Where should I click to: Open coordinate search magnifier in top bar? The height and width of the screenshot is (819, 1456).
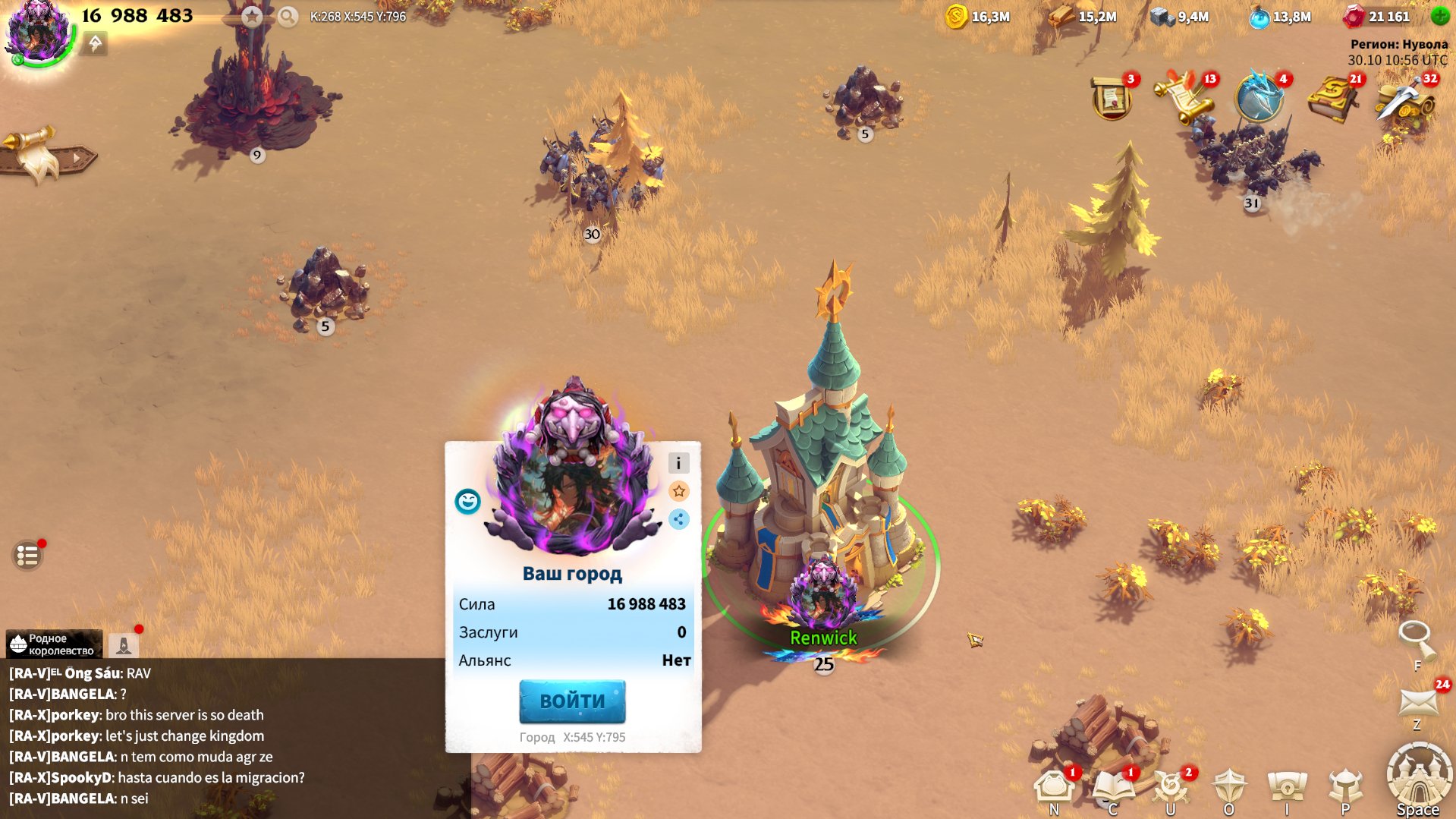point(288,16)
